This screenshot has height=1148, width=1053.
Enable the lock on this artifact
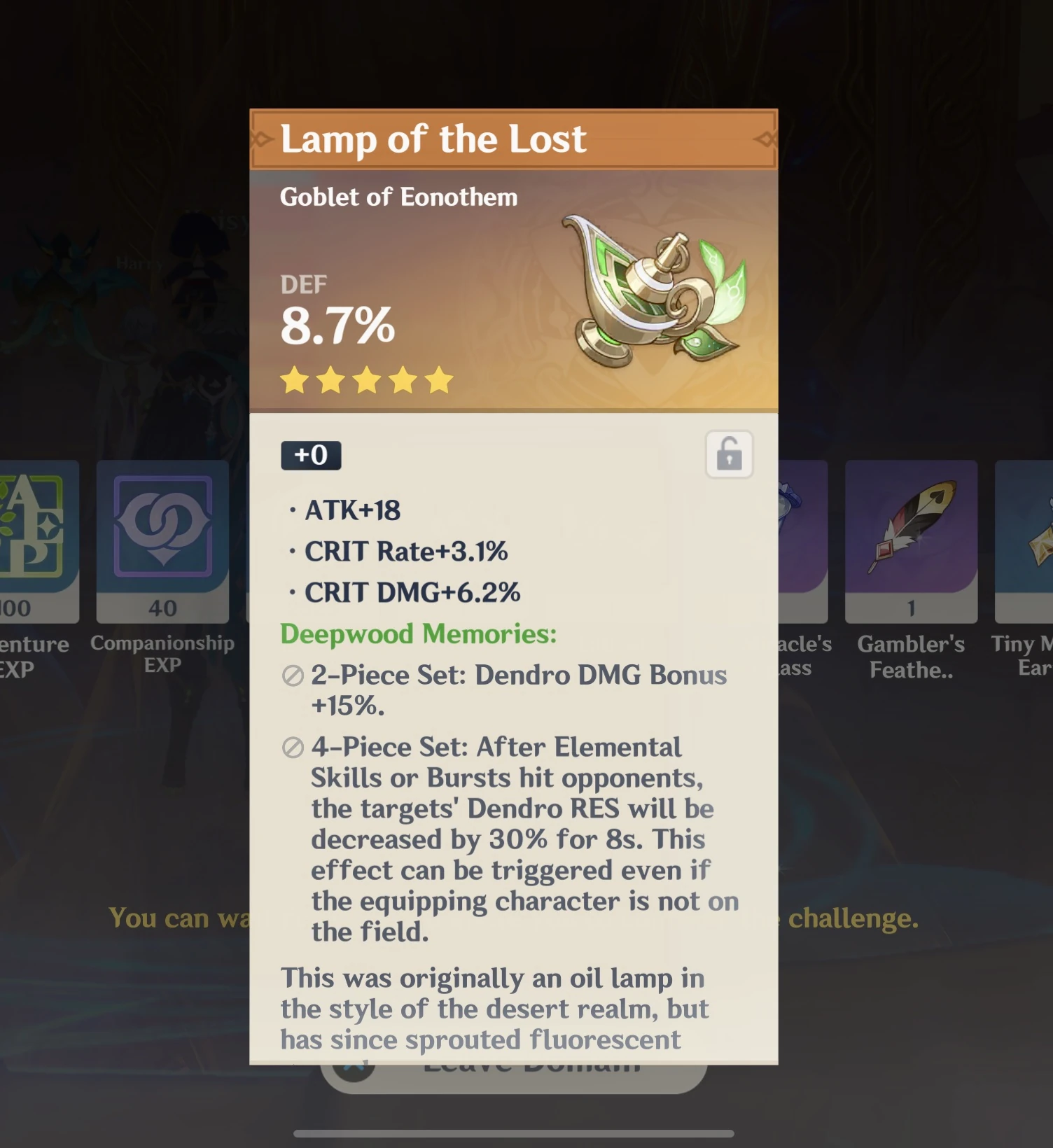tap(729, 455)
